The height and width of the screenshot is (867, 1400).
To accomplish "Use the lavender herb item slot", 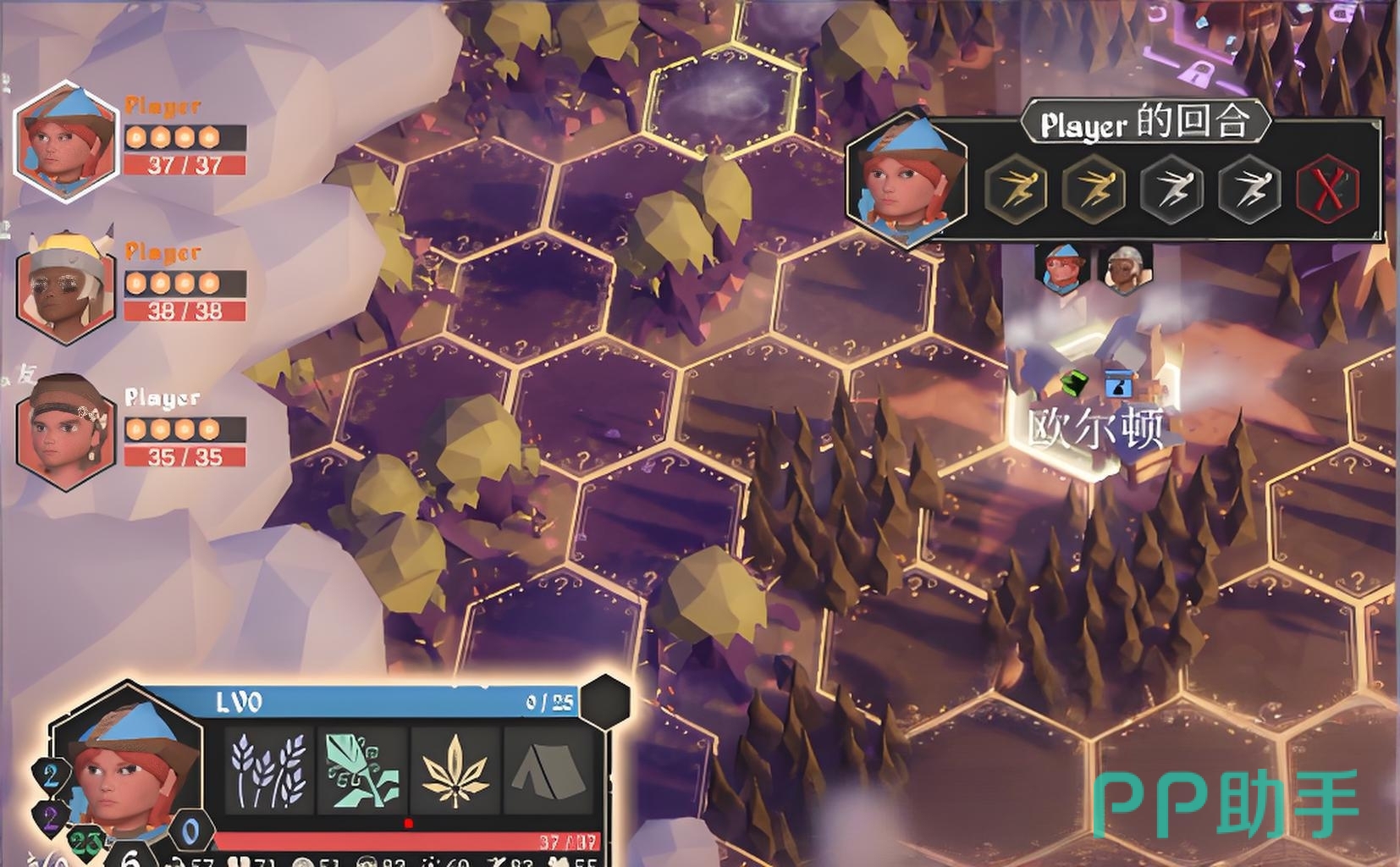I will tap(269, 770).
